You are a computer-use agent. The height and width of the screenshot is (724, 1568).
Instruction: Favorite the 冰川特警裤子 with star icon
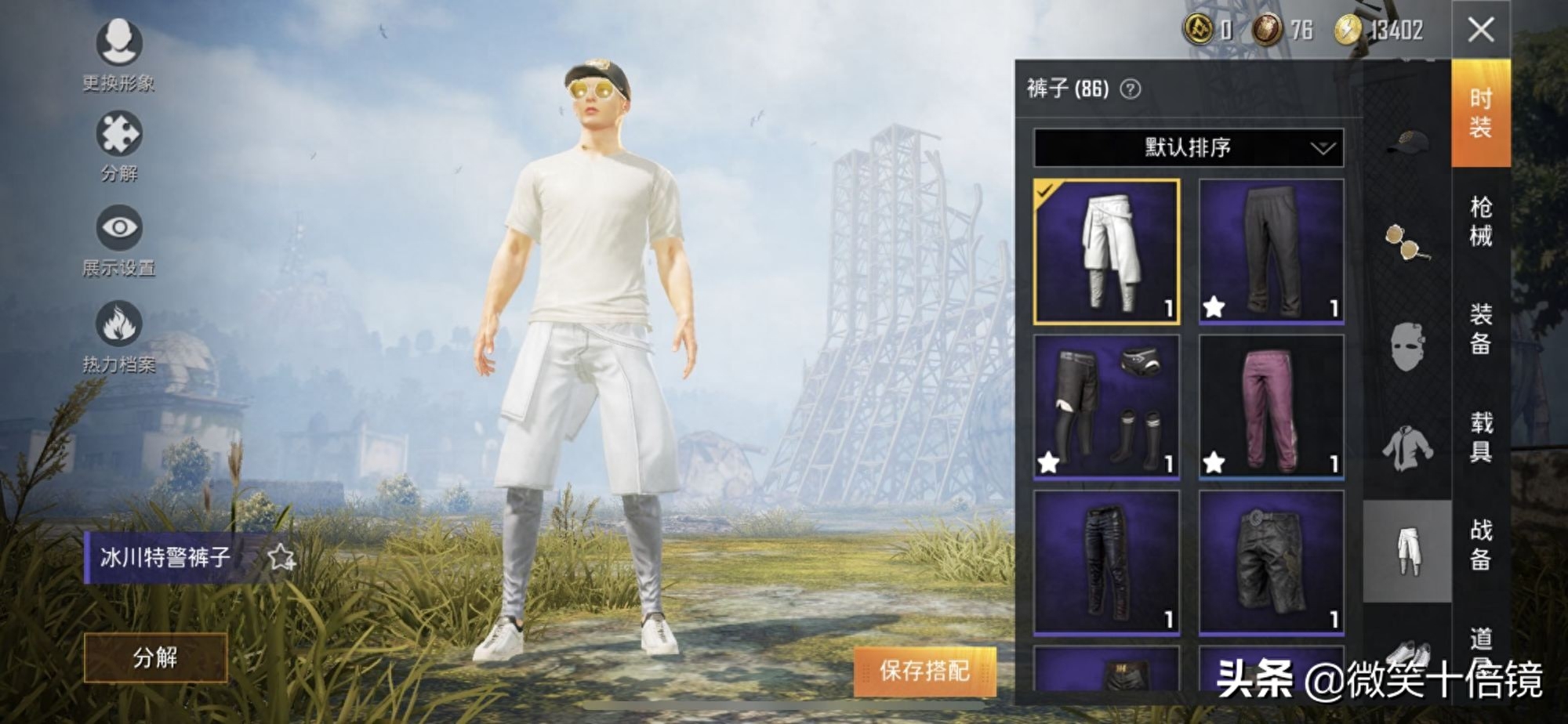[281, 558]
